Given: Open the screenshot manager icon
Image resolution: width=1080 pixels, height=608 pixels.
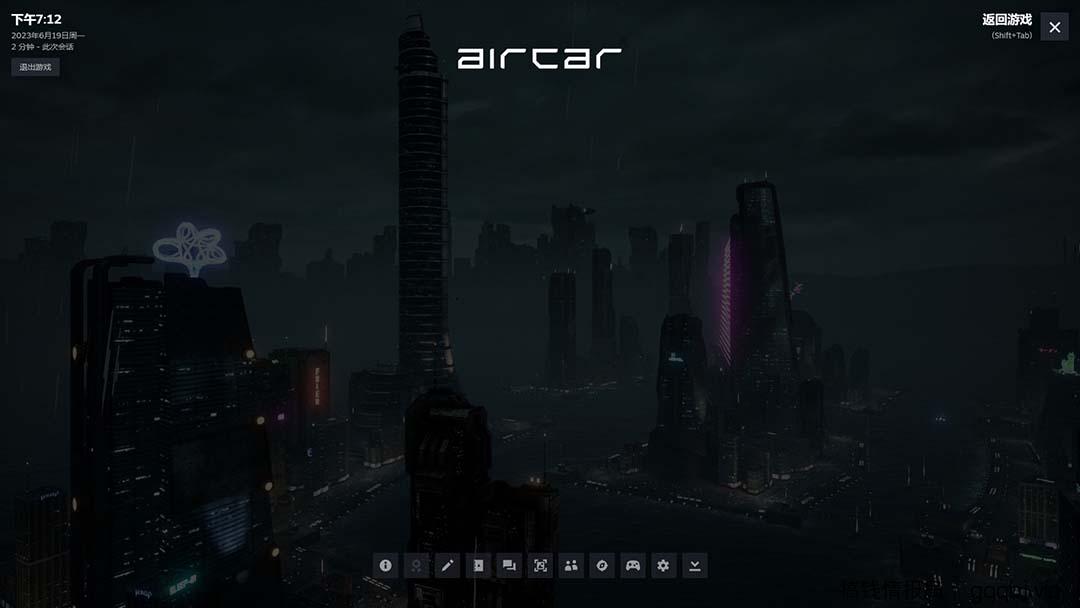Looking at the screenshot, I should (540, 565).
